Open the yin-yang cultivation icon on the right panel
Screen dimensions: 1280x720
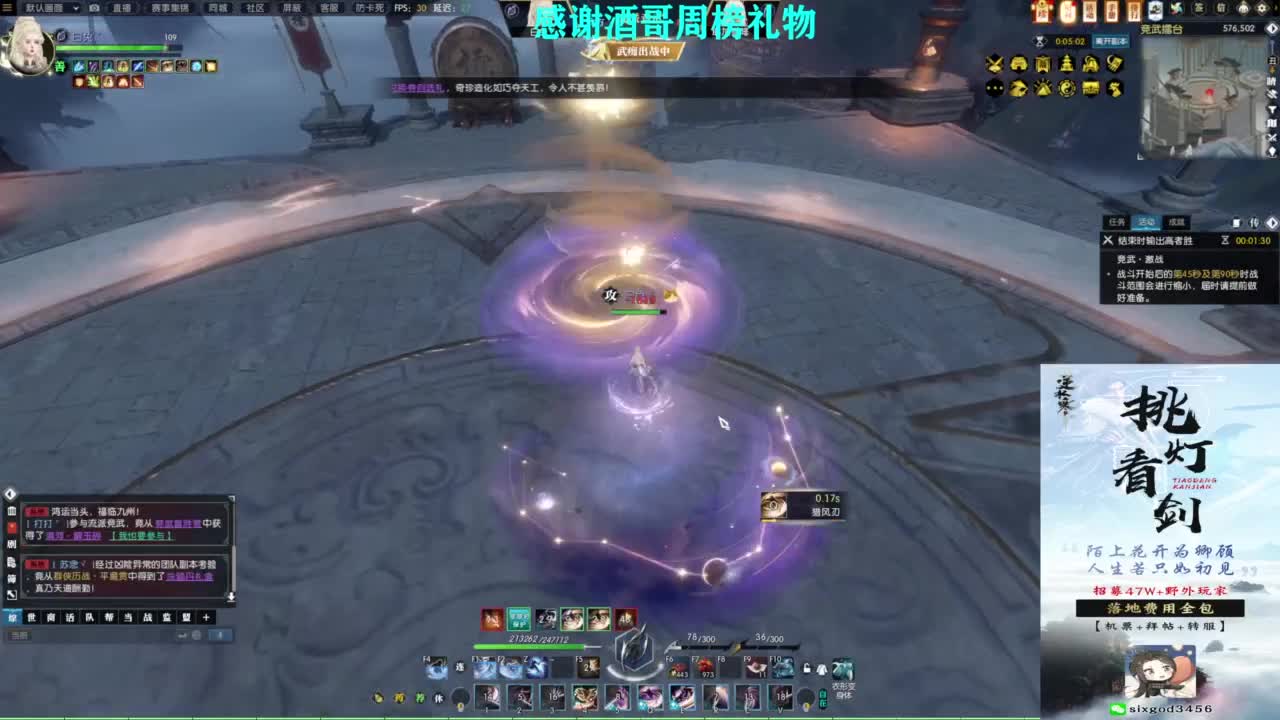pyautogui.click(x=1067, y=88)
